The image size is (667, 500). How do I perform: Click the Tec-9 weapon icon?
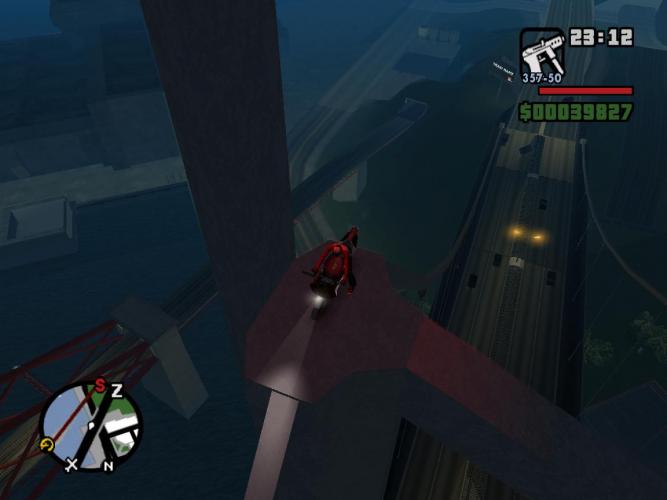(541, 51)
